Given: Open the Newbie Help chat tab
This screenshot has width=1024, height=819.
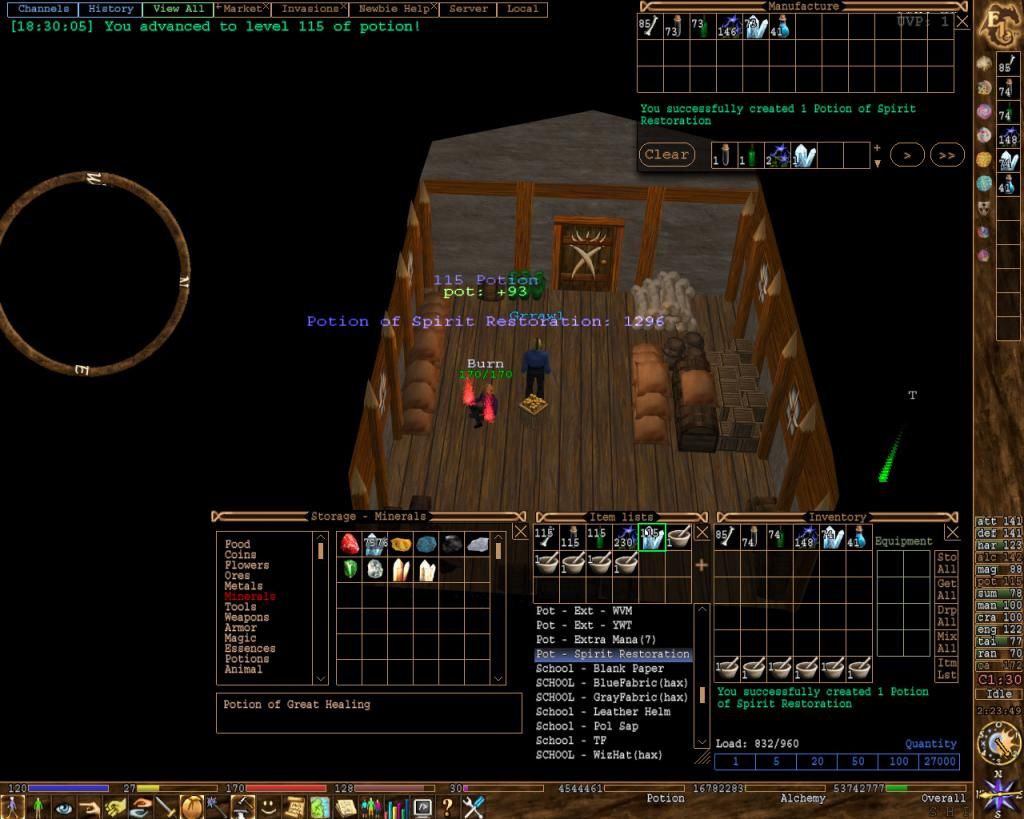Looking at the screenshot, I should coord(394,9).
